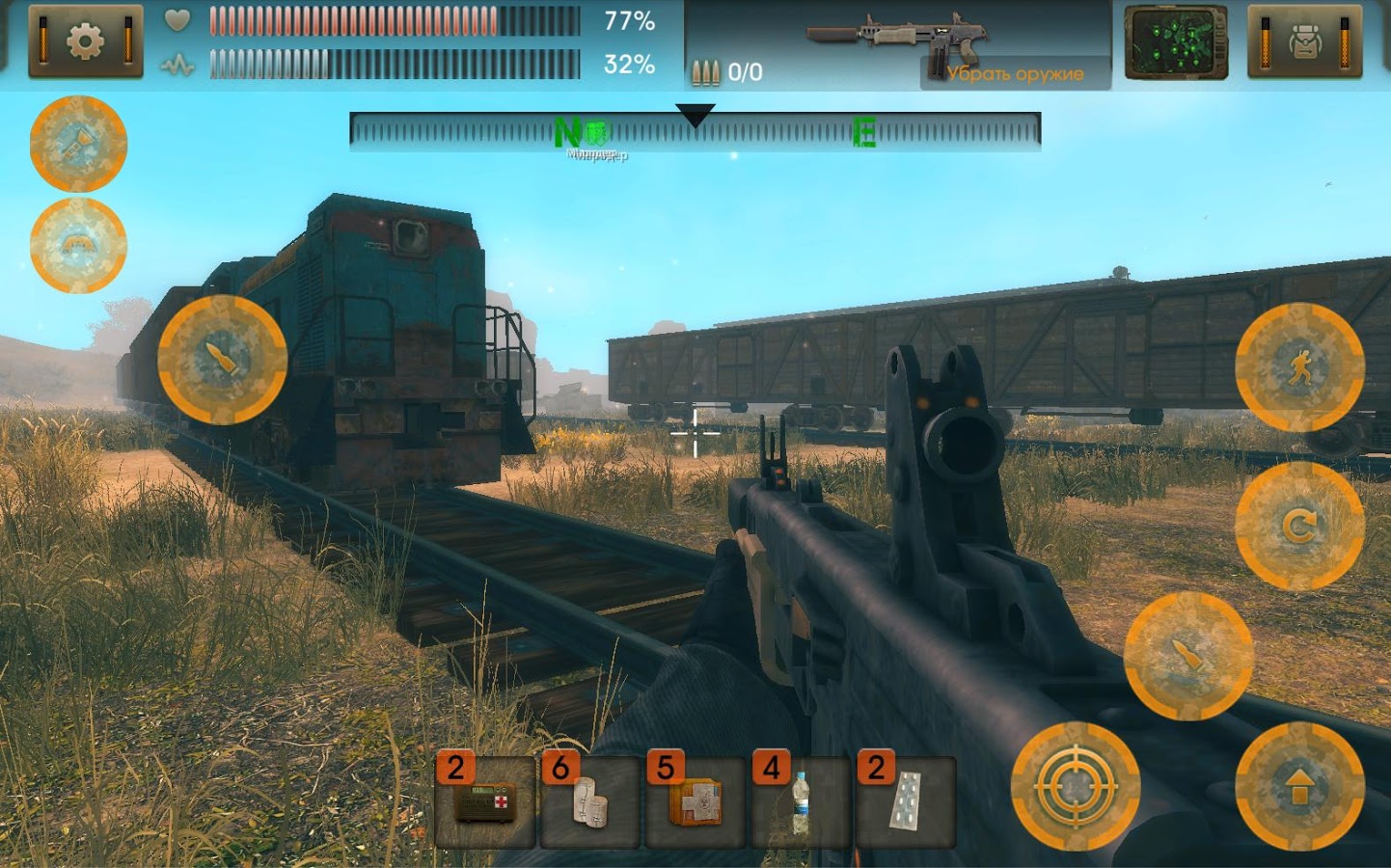Use the first aid kit slot

pos(485,801)
